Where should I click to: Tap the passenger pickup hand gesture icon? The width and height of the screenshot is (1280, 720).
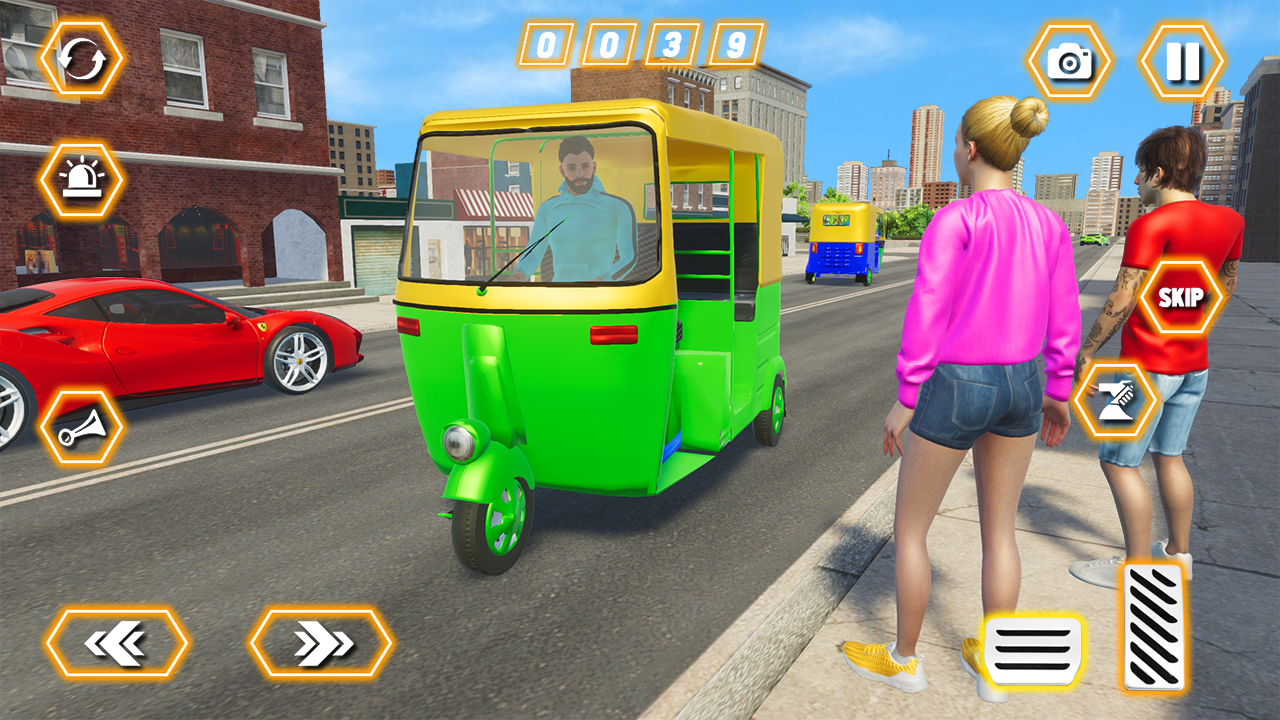click(x=1113, y=398)
